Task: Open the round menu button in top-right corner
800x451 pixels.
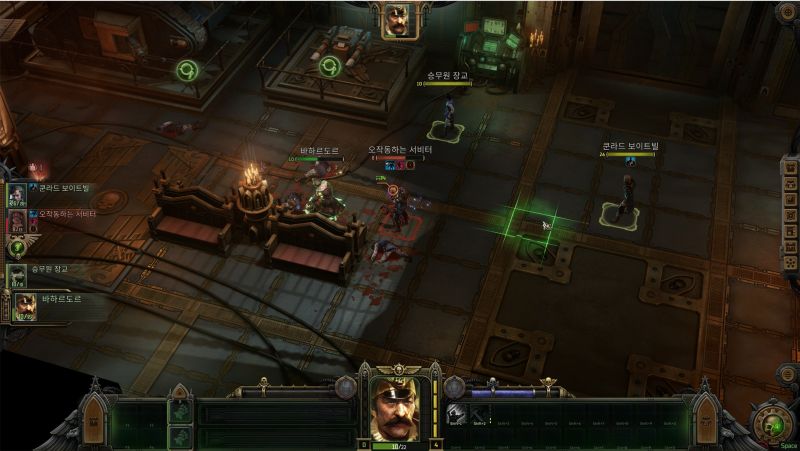Action: click(x=786, y=12)
